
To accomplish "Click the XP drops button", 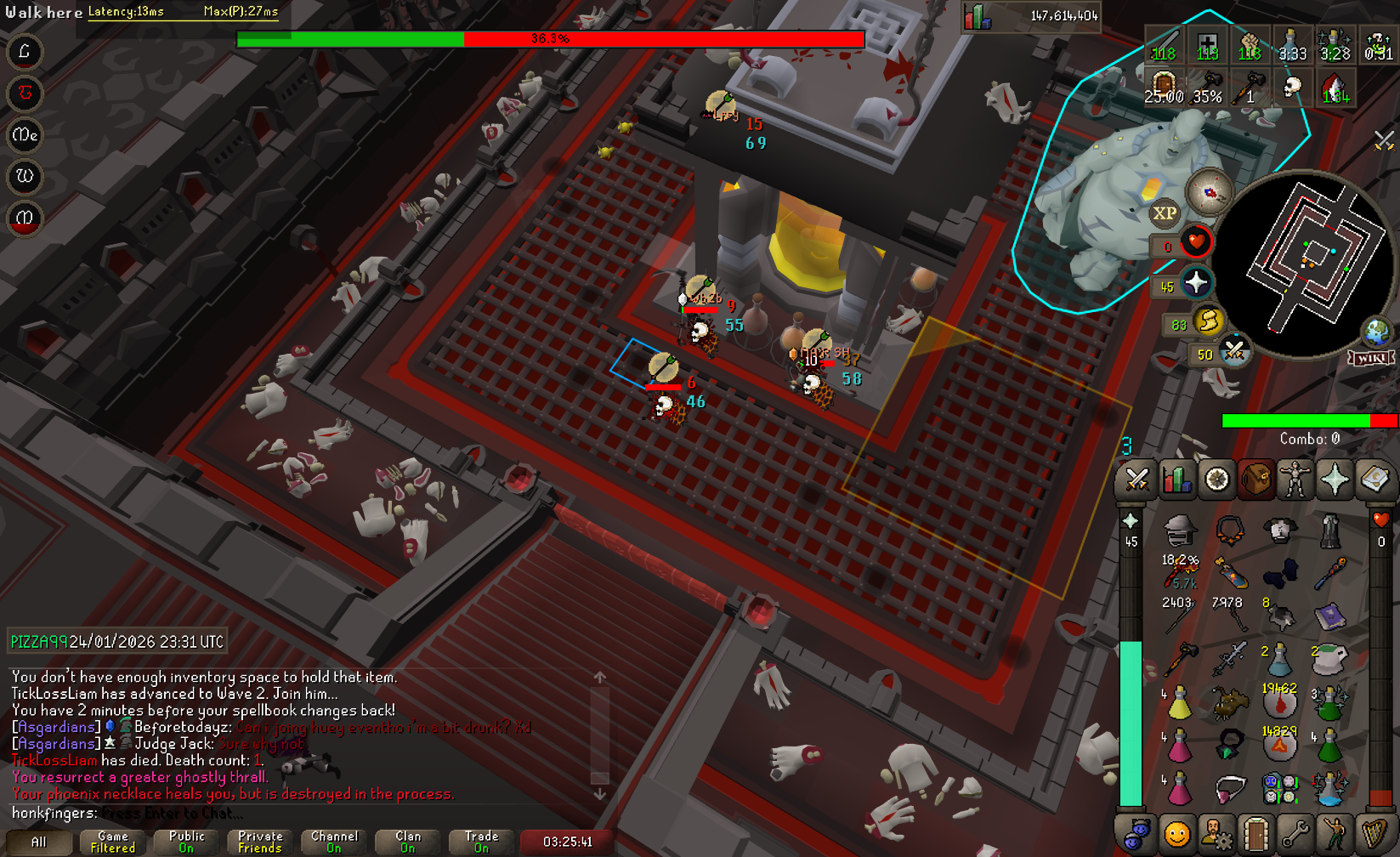I will (1165, 213).
